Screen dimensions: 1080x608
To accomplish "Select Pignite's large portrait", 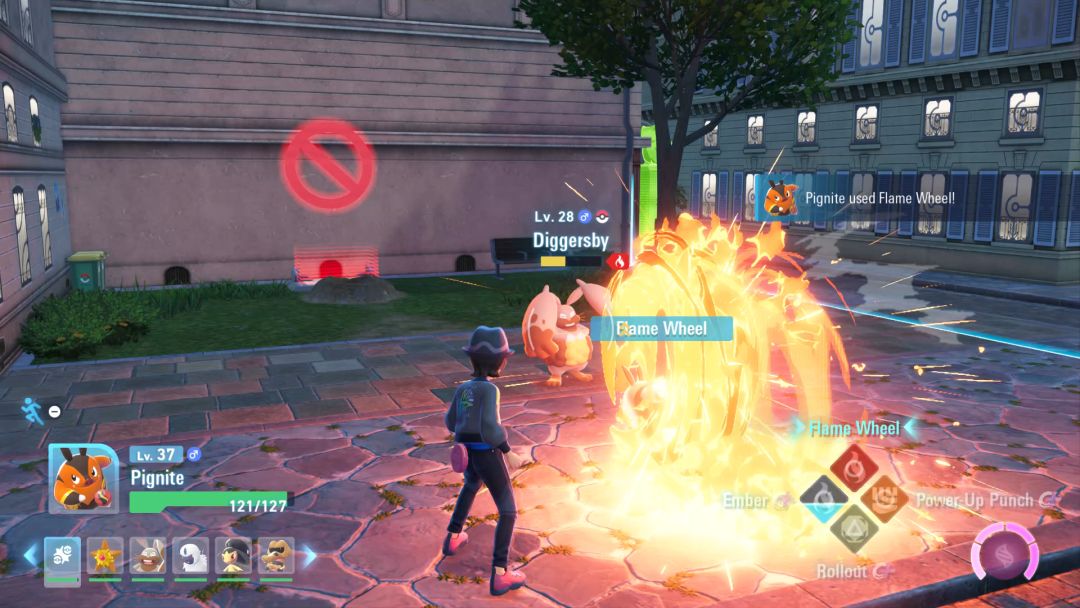I will 78,478.
